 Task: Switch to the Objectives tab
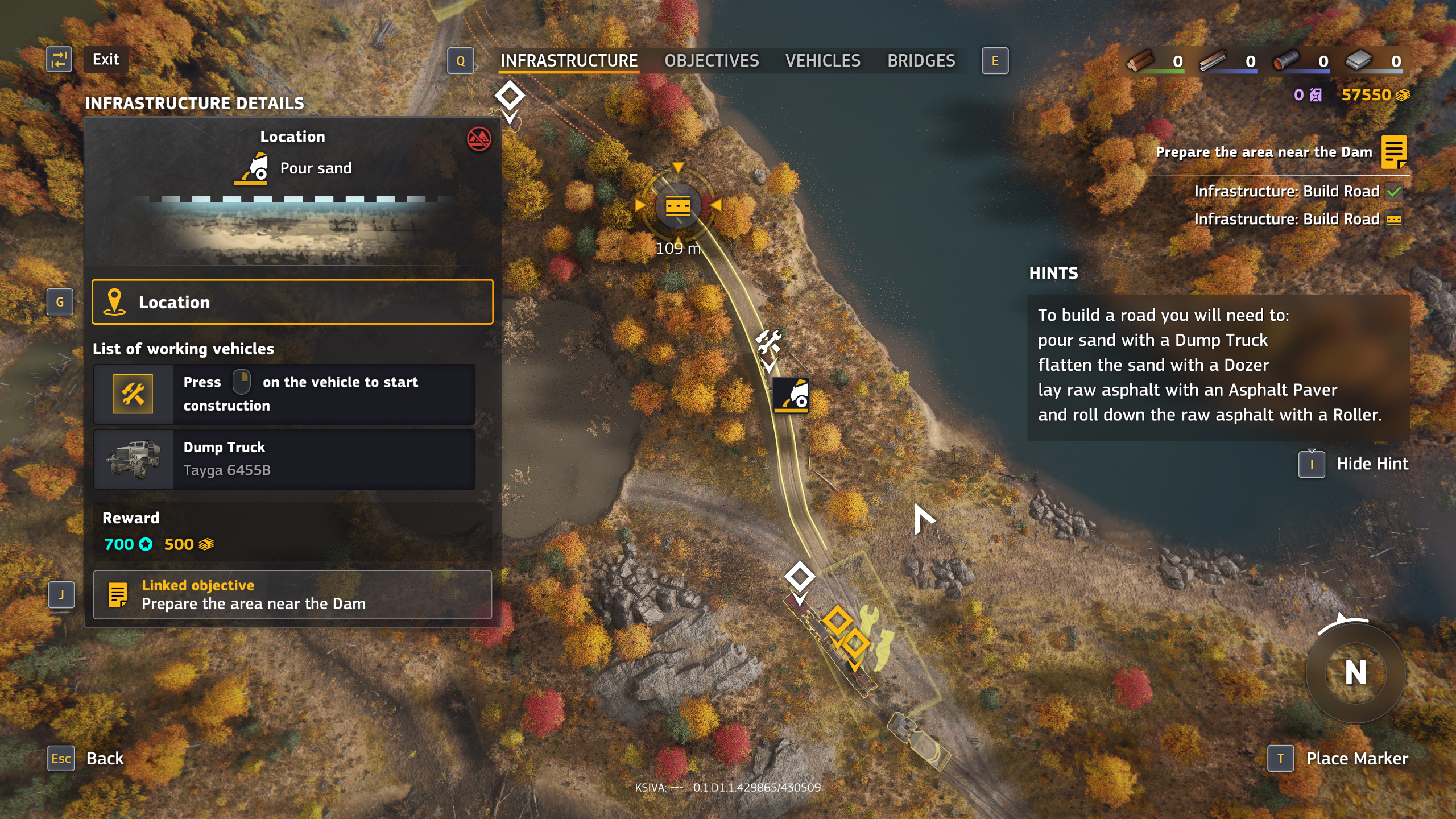tap(712, 61)
